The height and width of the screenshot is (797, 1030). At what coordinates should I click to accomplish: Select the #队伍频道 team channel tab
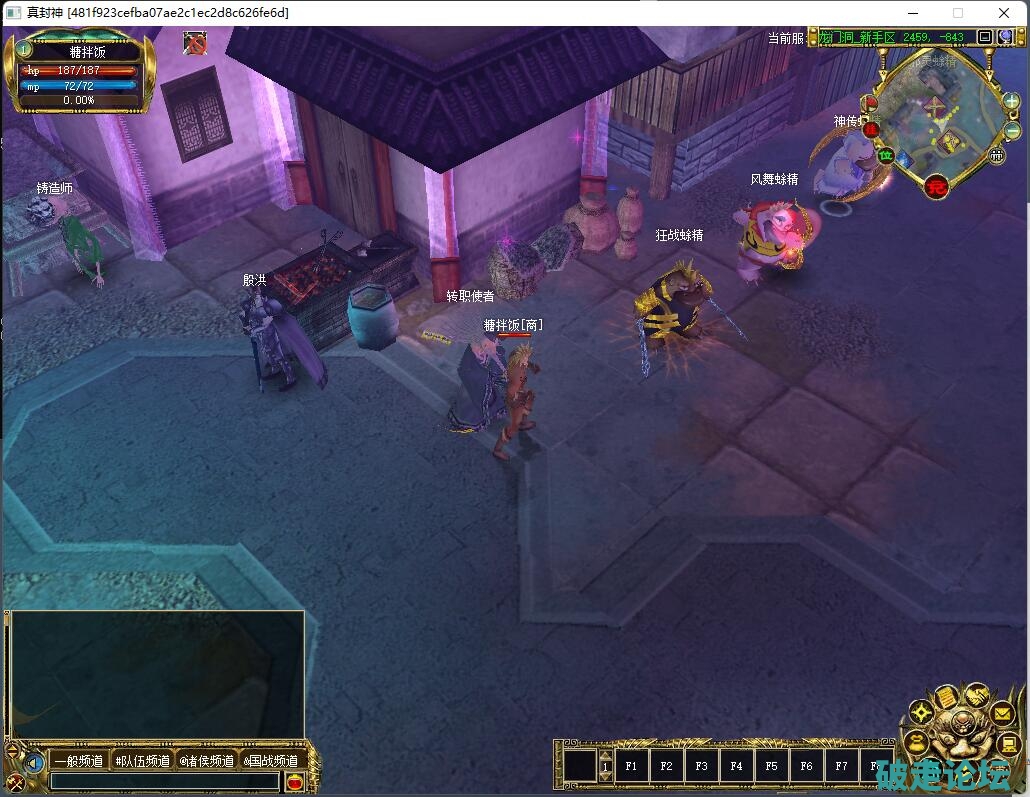click(142, 761)
